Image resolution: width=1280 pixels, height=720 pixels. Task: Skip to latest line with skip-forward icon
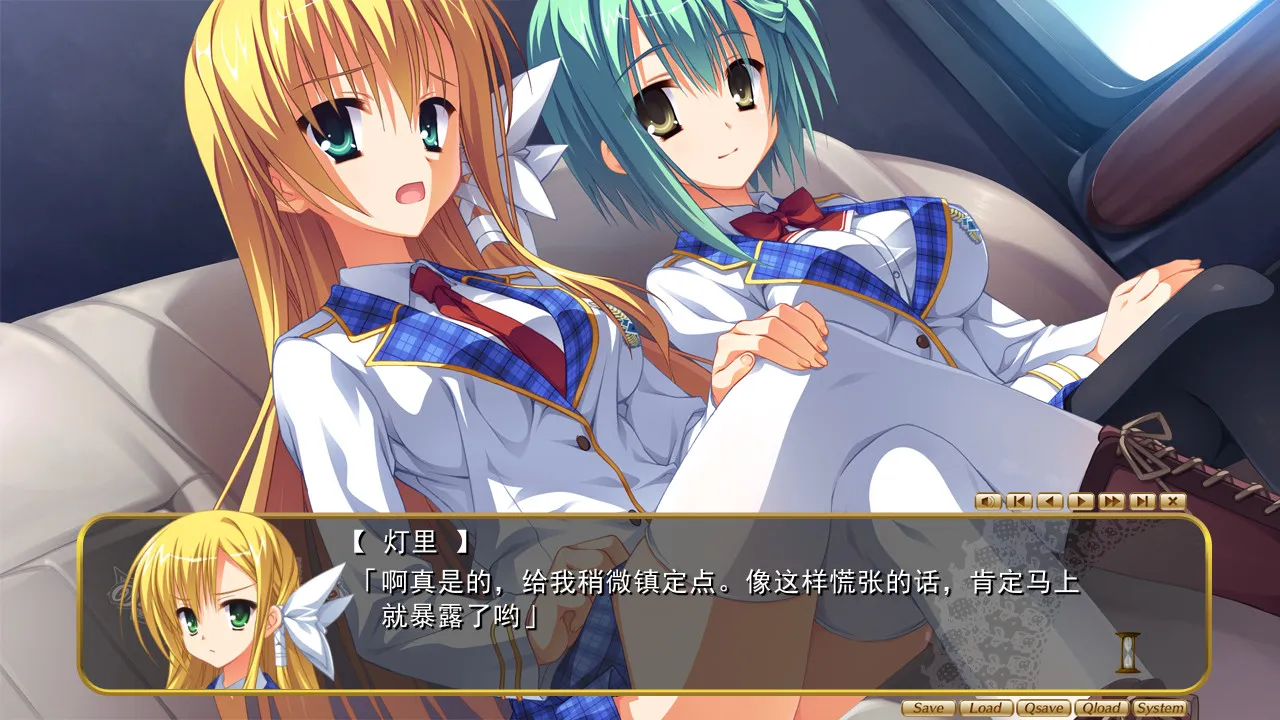pos(1141,500)
